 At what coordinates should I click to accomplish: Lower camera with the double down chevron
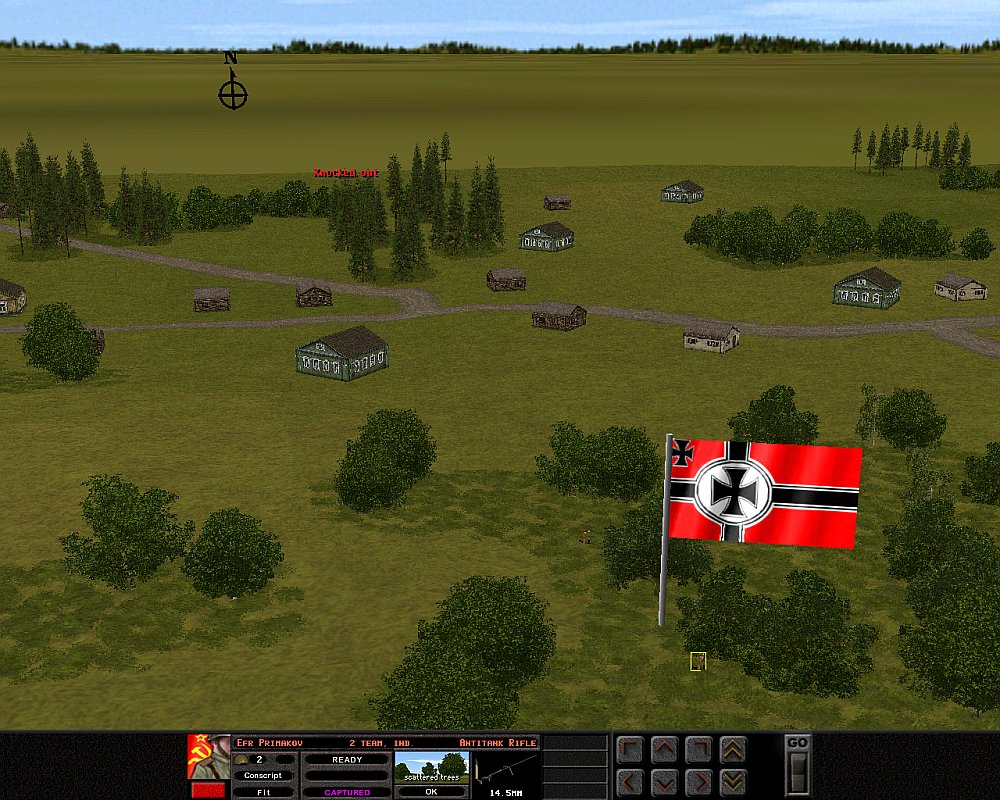click(732, 781)
